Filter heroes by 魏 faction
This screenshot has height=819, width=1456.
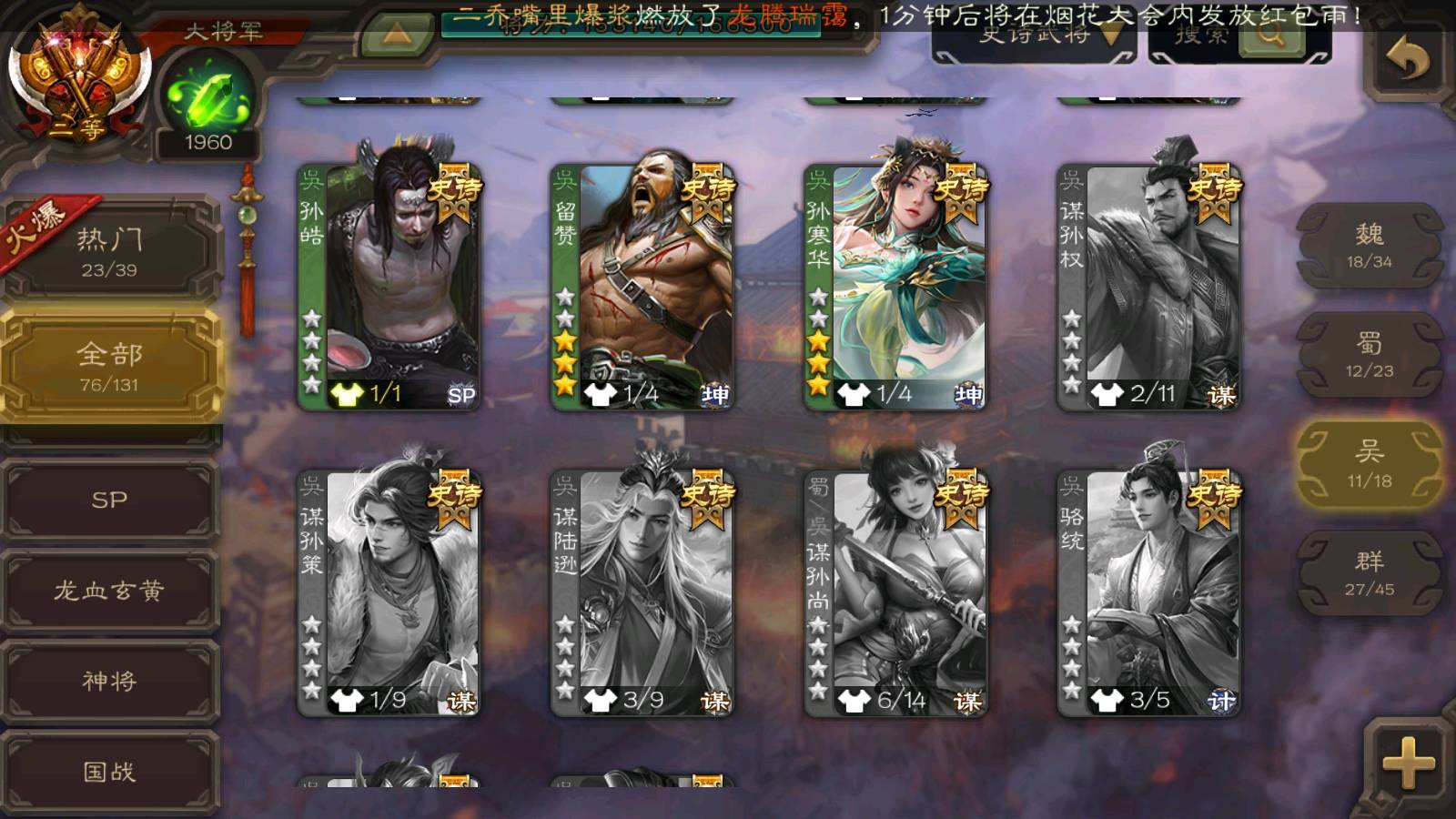click(1369, 246)
